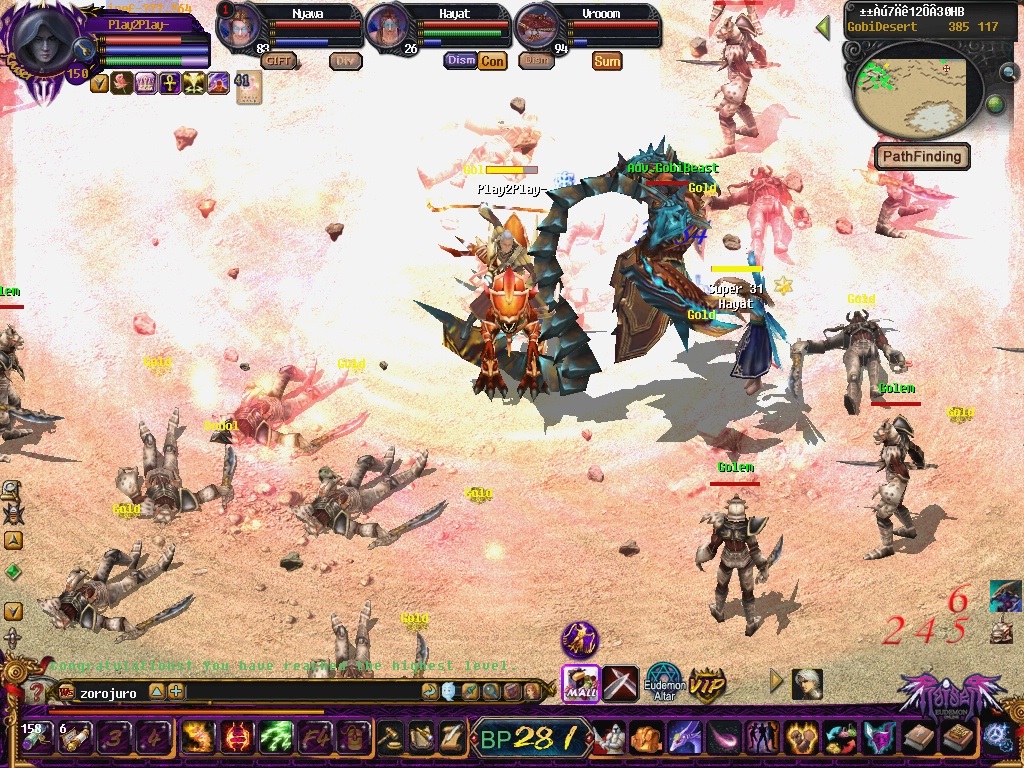Open the VIP menu
Viewport: 1024px width, 768px height.
[x=707, y=685]
